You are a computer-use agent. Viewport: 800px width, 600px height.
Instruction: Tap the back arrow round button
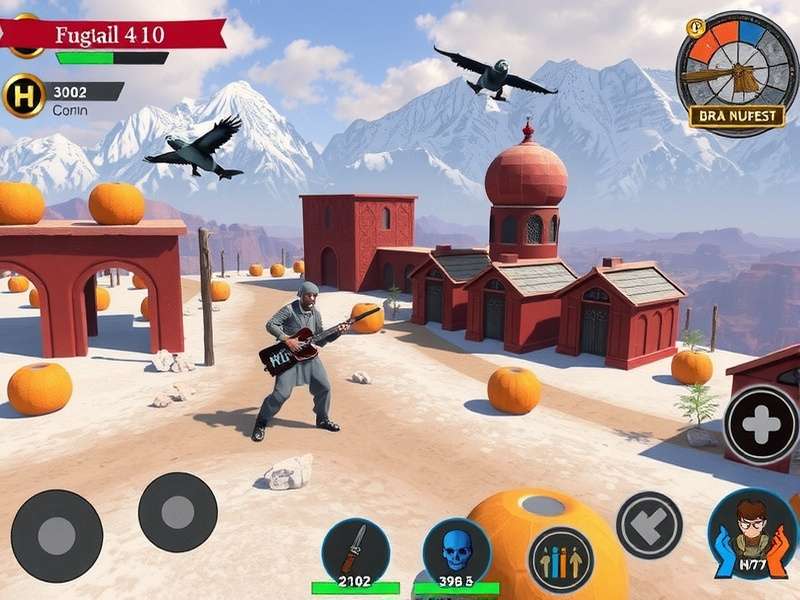pyautogui.click(x=649, y=525)
